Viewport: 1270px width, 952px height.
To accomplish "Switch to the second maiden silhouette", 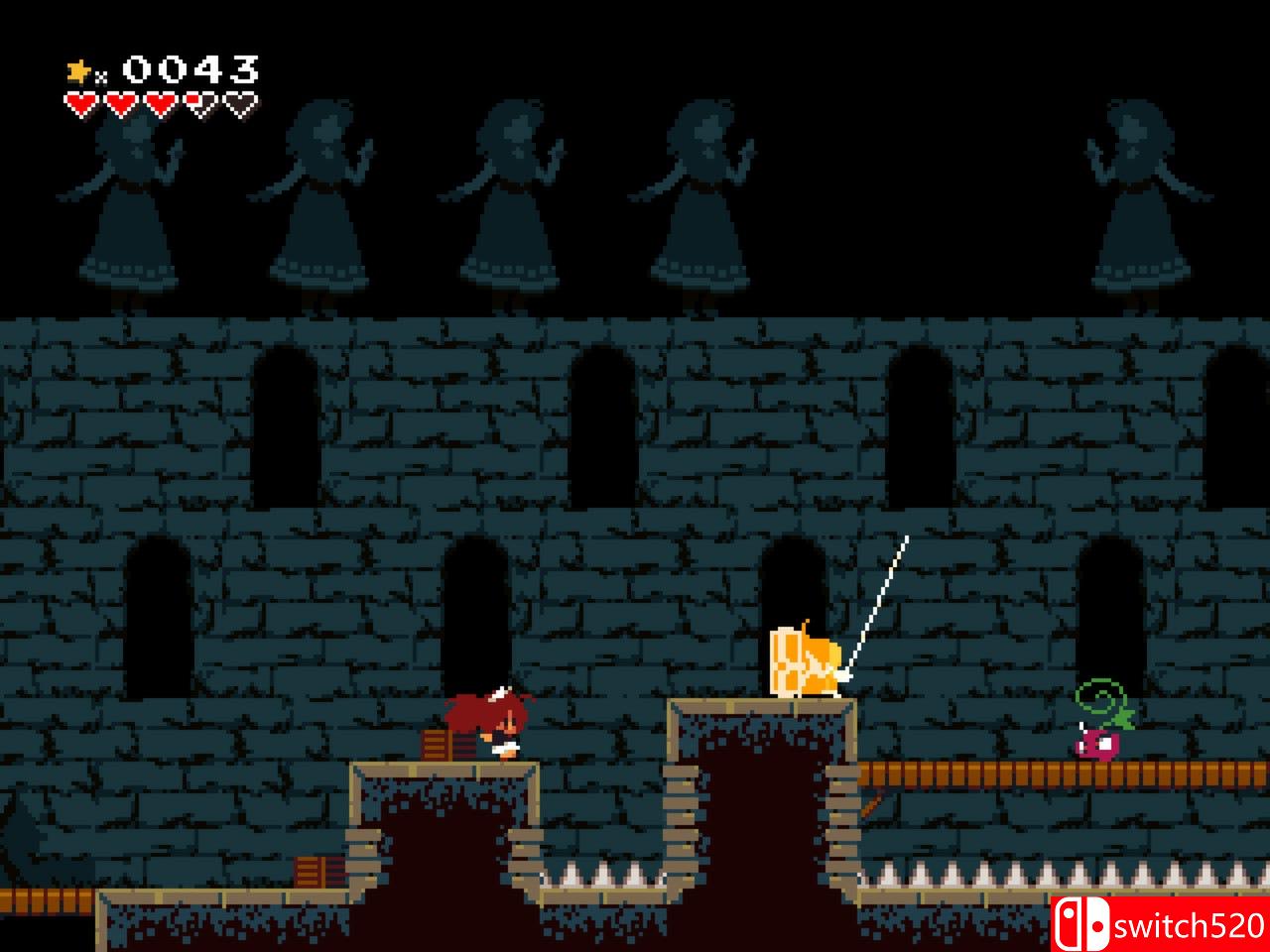I will (317, 198).
